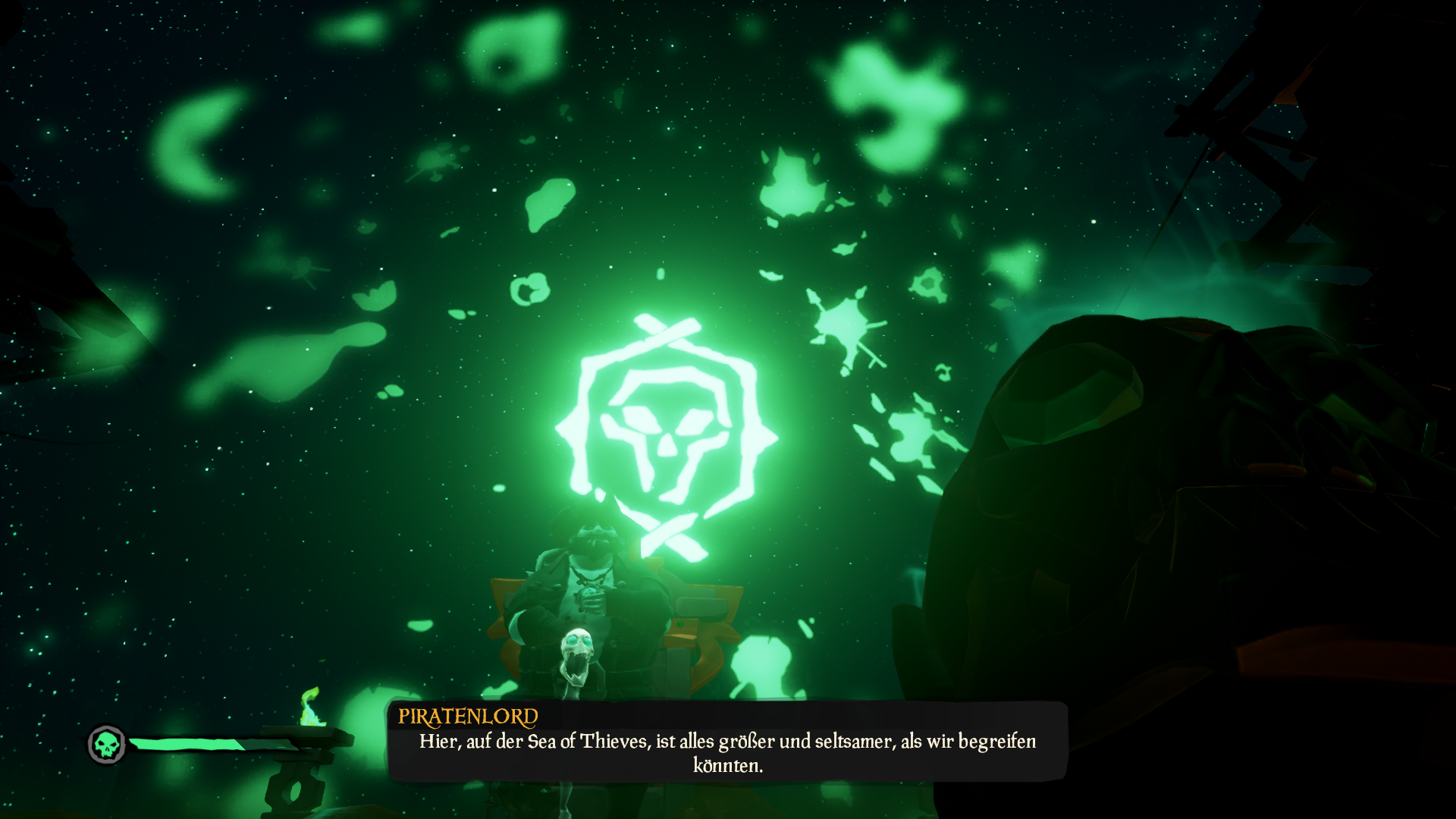Click the green skull icon beside the health bar

[x=107, y=744]
